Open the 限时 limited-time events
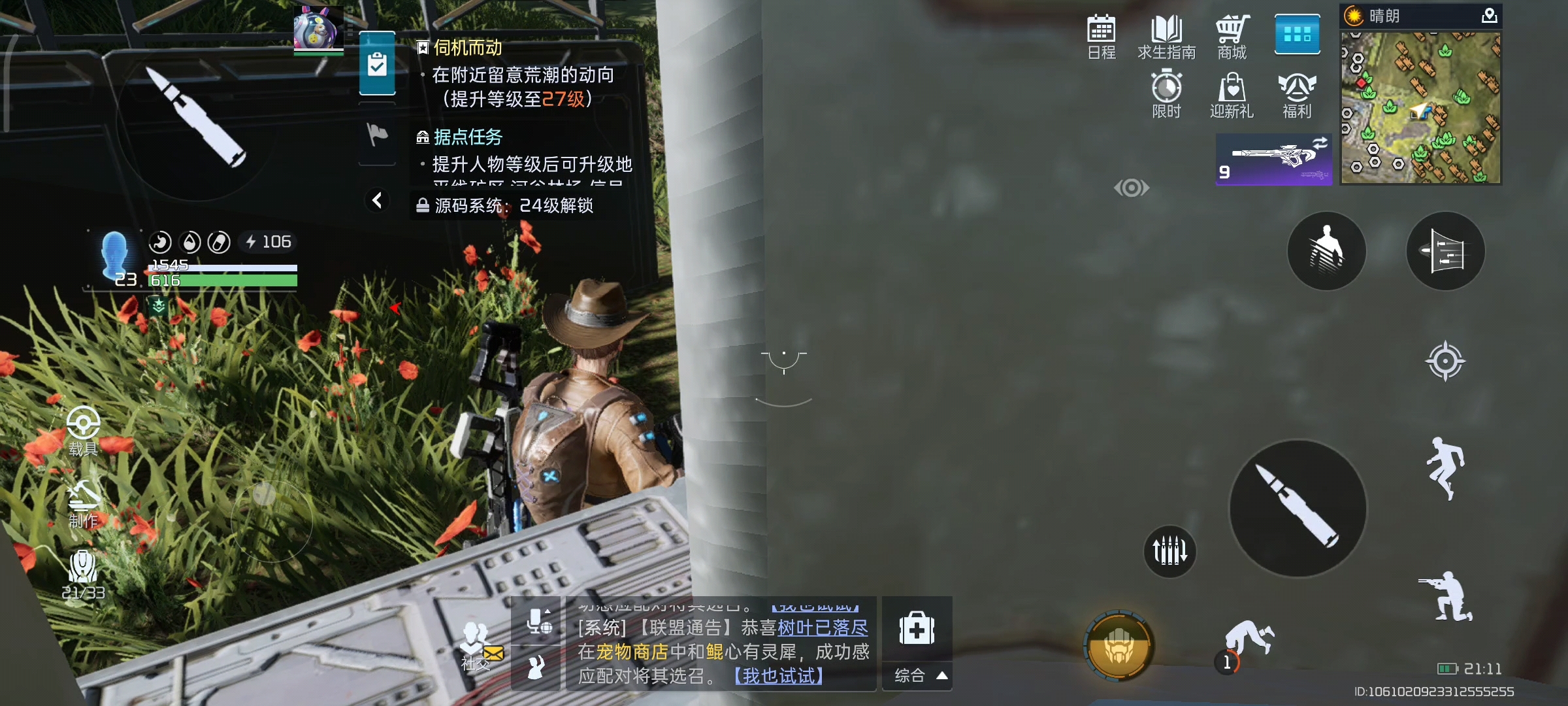 (x=1168, y=92)
